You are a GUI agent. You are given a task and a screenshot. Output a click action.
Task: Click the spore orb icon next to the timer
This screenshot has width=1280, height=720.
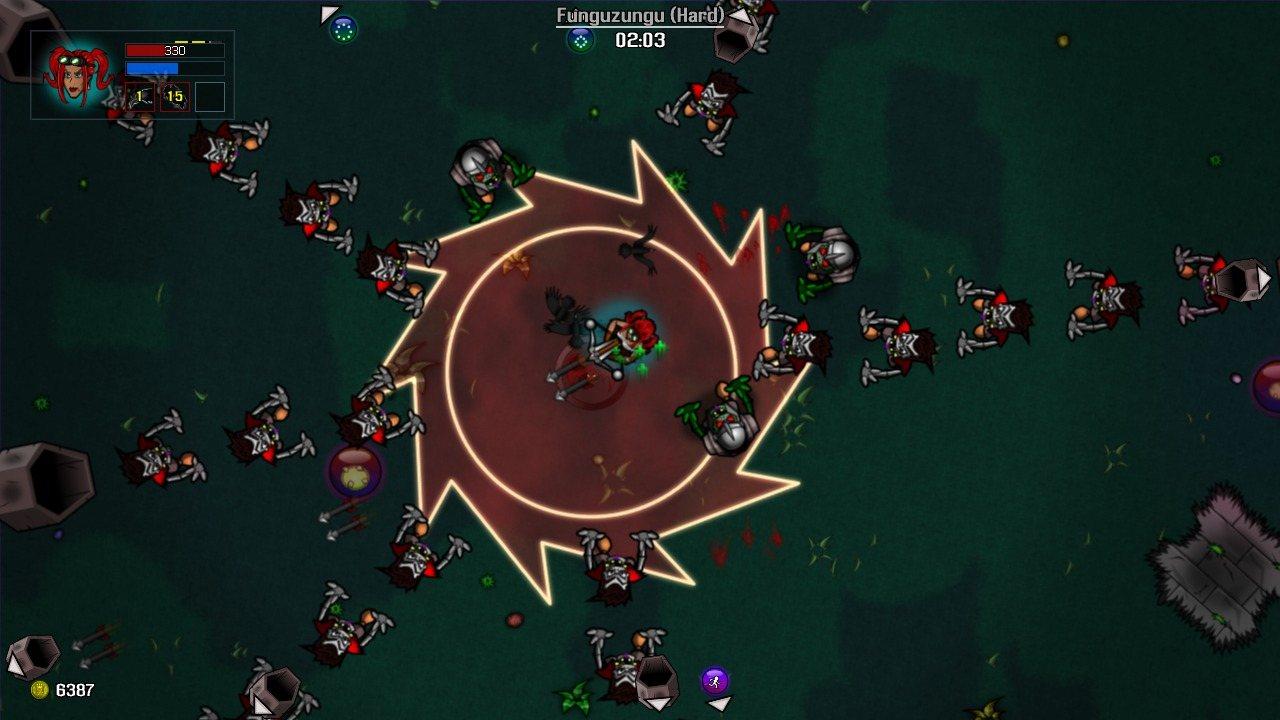click(x=580, y=42)
